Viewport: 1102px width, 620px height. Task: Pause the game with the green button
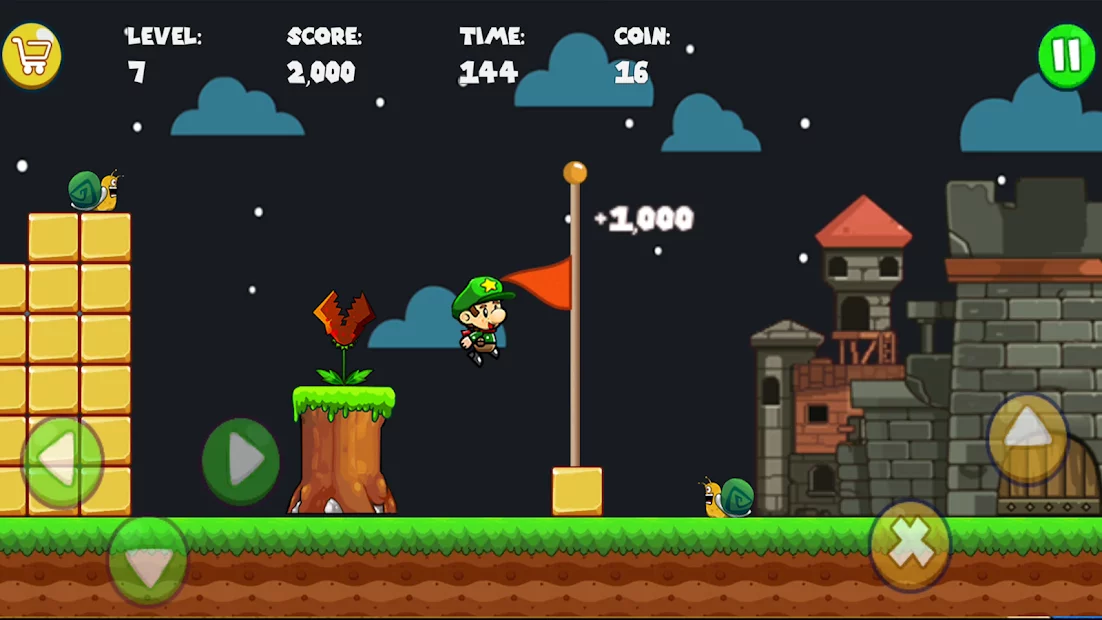tap(1066, 55)
